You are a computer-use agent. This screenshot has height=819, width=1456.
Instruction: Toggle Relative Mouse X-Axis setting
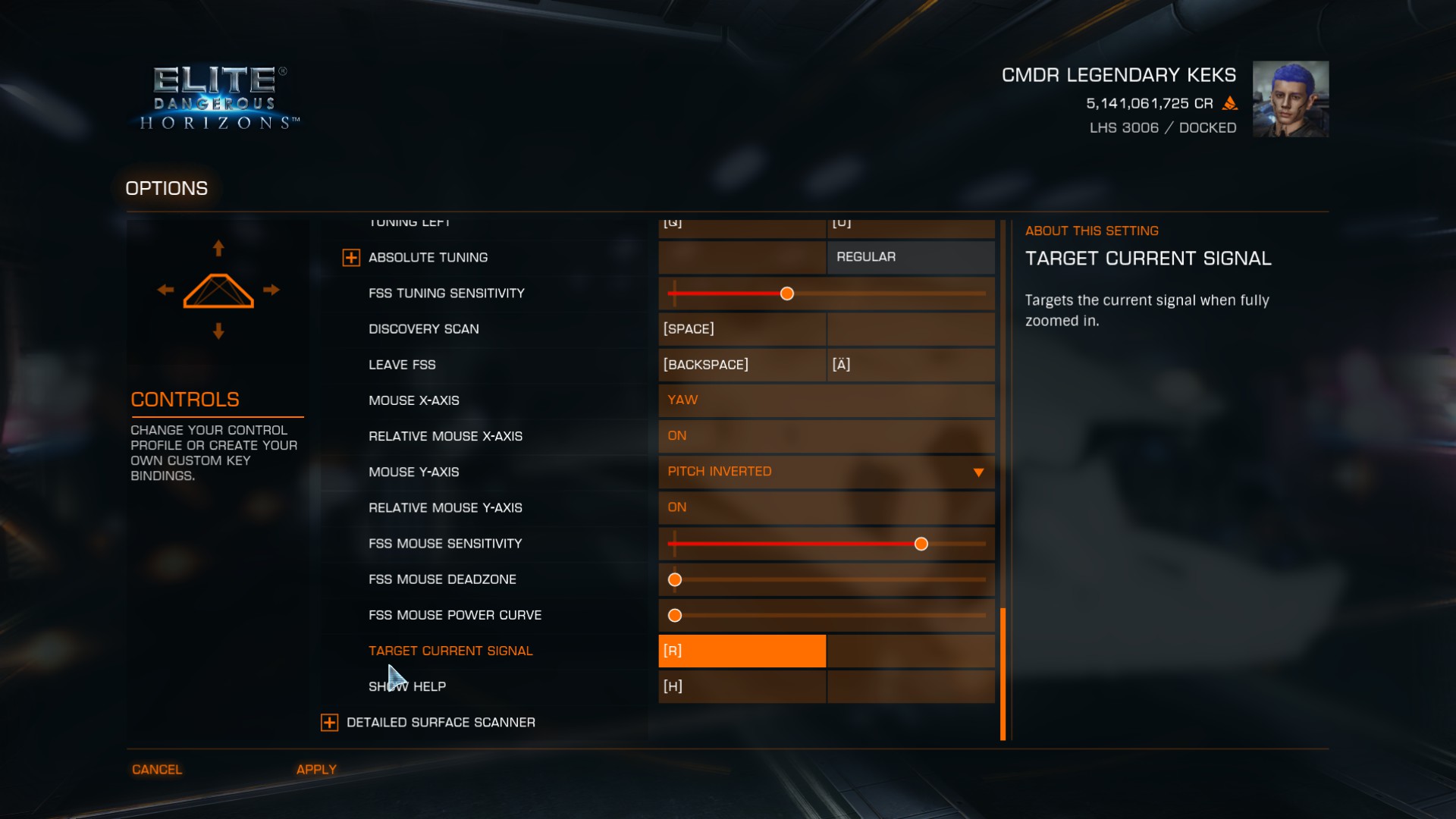point(826,436)
